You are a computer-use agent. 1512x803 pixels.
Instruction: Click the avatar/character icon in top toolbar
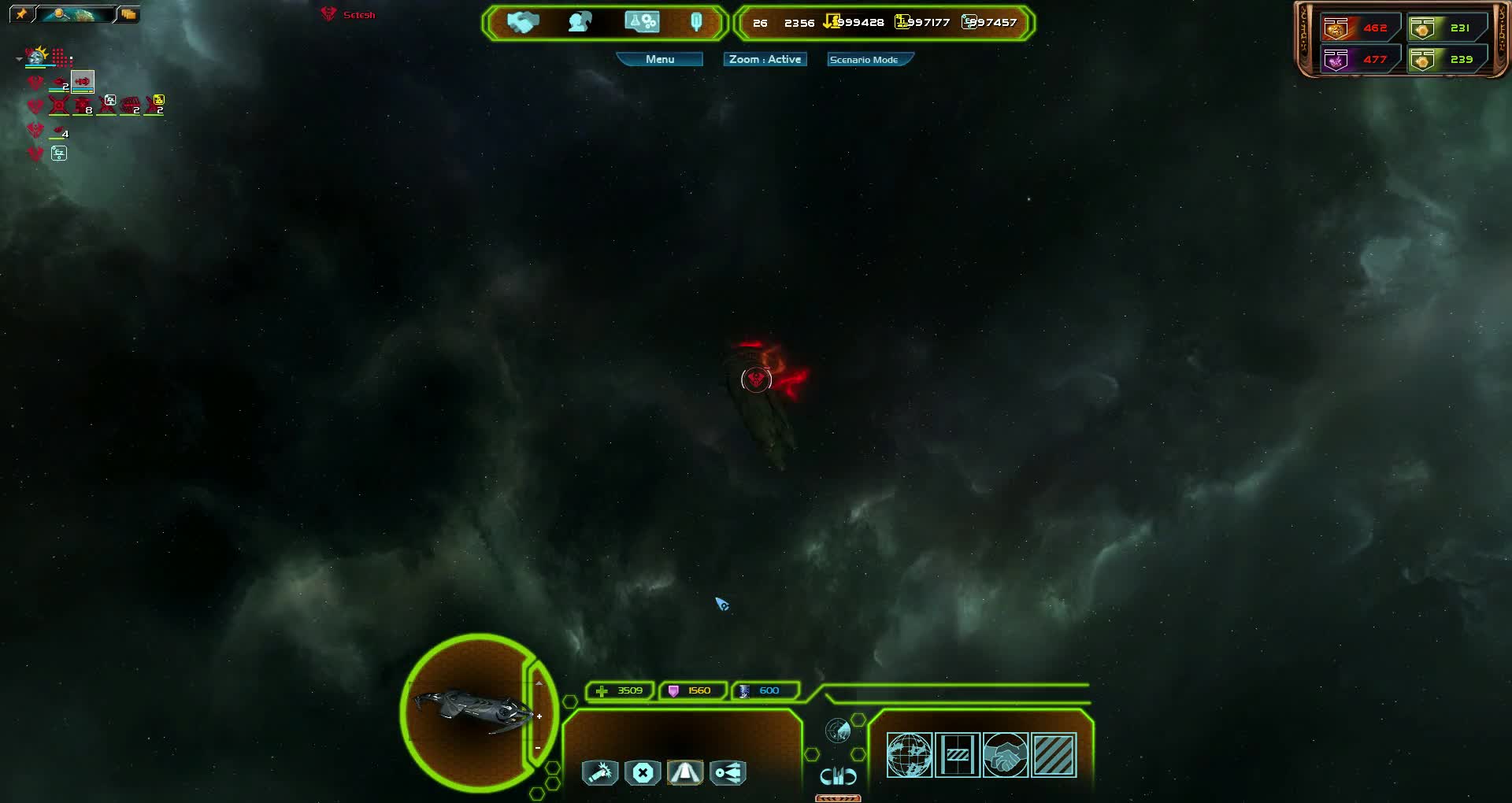tap(579, 21)
